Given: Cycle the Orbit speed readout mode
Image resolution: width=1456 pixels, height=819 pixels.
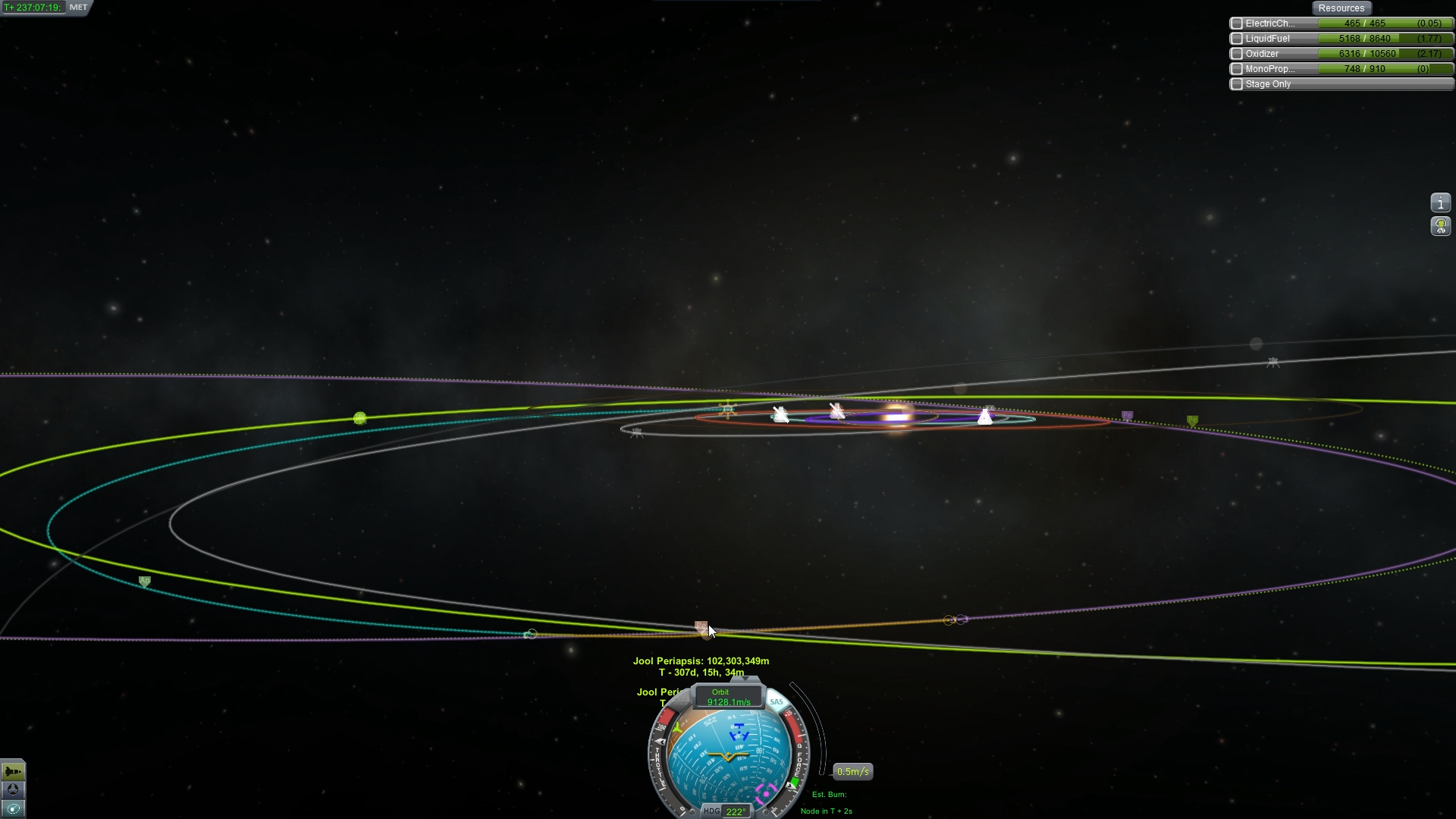Looking at the screenshot, I should click(x=727, y=697).
